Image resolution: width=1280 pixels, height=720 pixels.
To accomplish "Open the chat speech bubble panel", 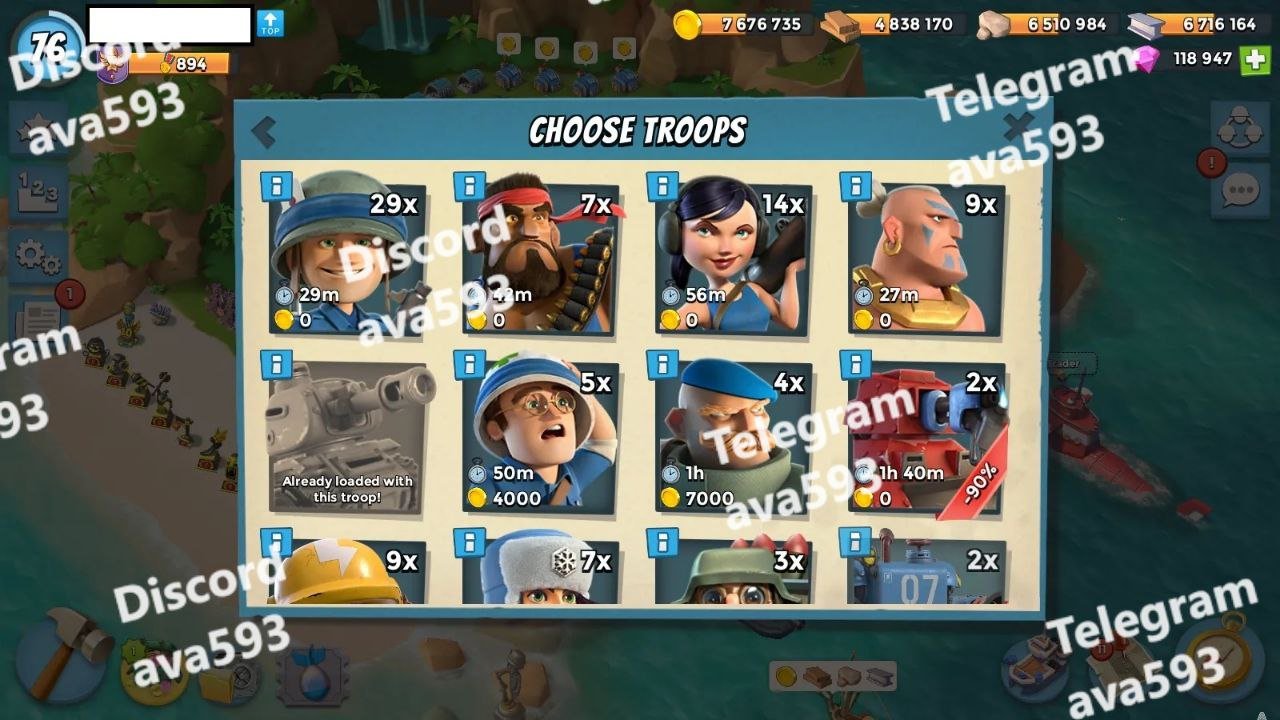I will [x=1240, y=190].
